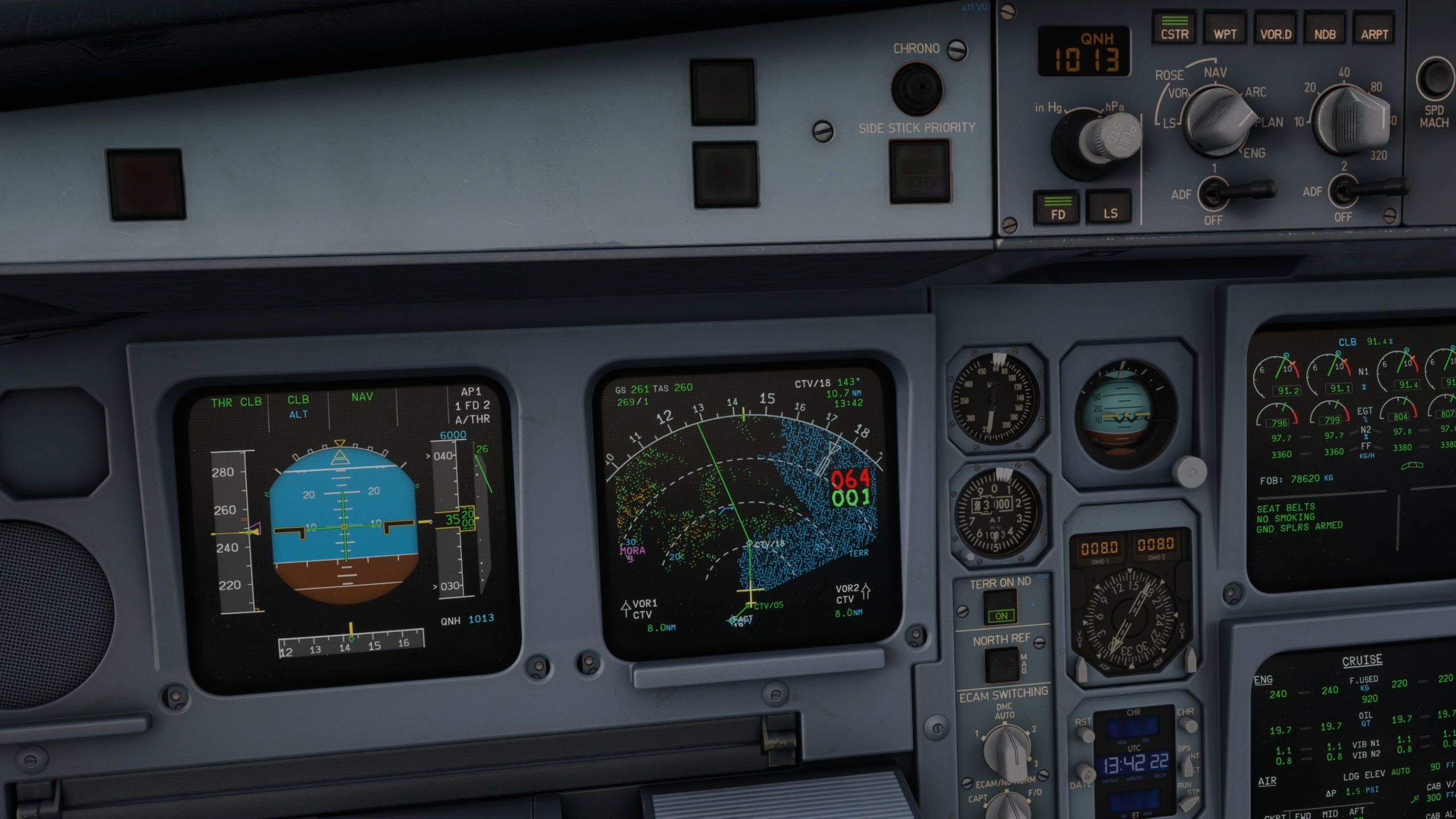Toggle the CSTR button on the EFIS panel

click(x=1174, y=29)
